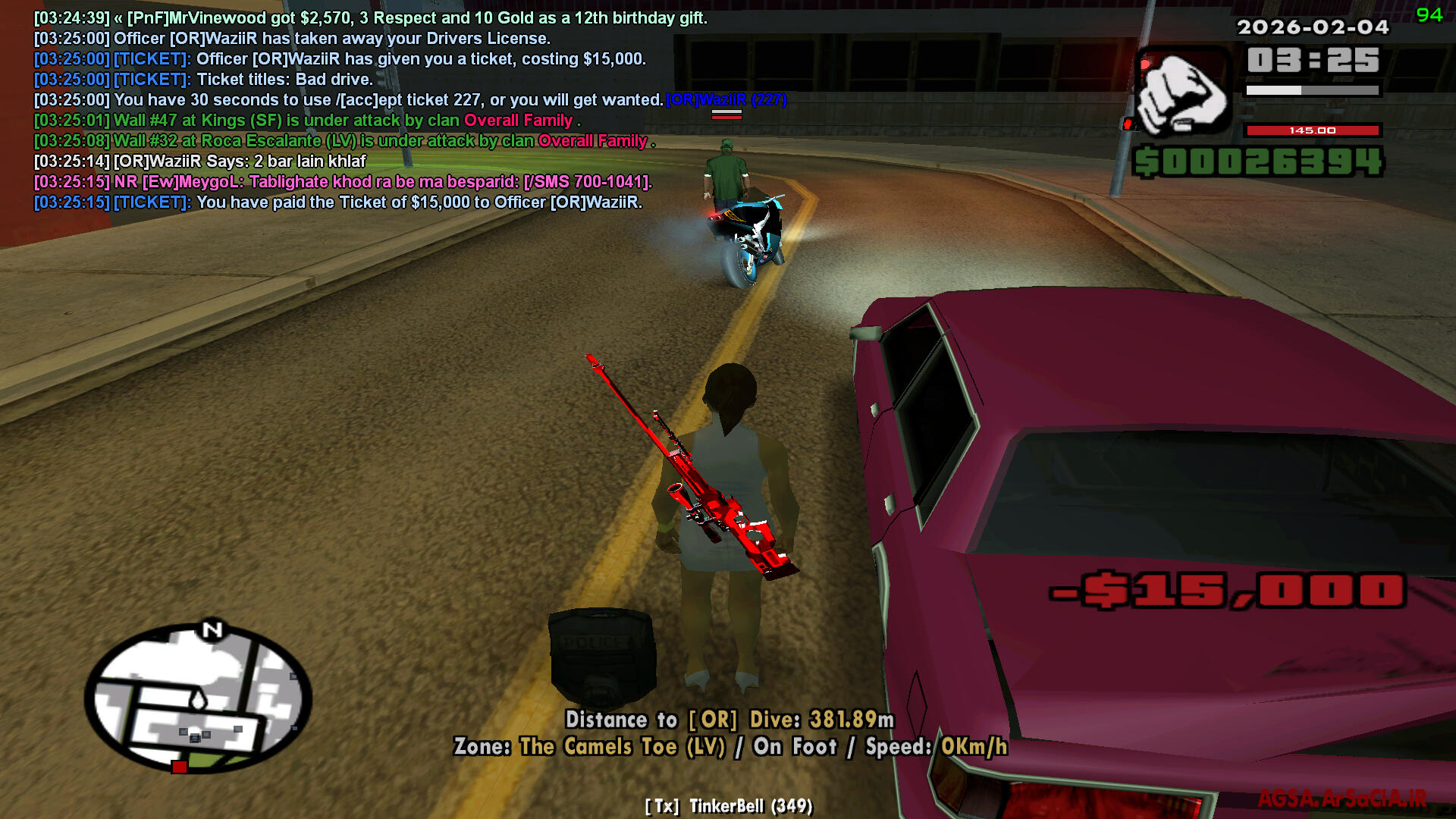The image size is (1456, 819).
Task: Click the circular radar minimap
Action: pyautogui.click(x=199, y=698)
